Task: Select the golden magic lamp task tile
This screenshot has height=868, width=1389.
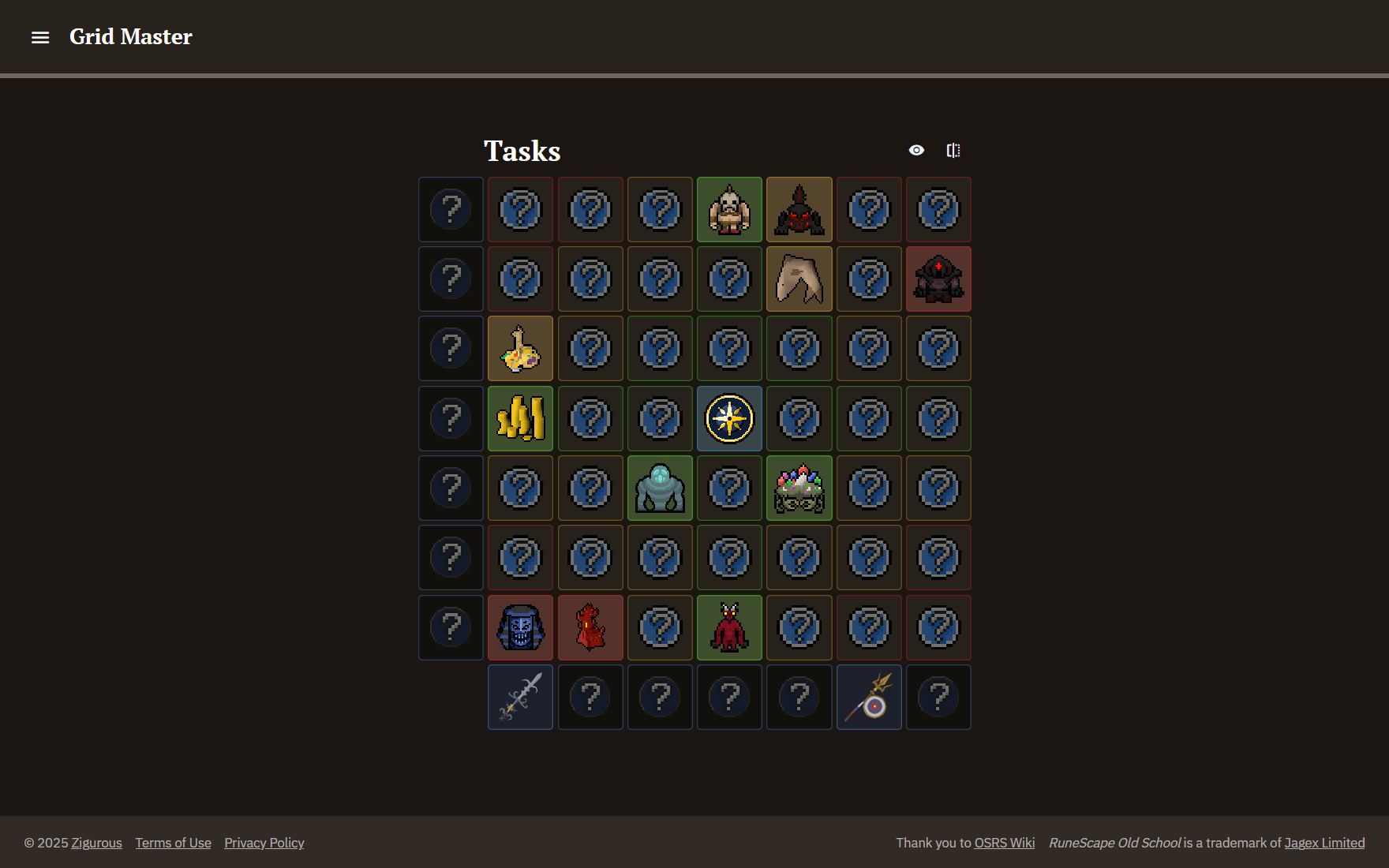Action: point(520,349)
